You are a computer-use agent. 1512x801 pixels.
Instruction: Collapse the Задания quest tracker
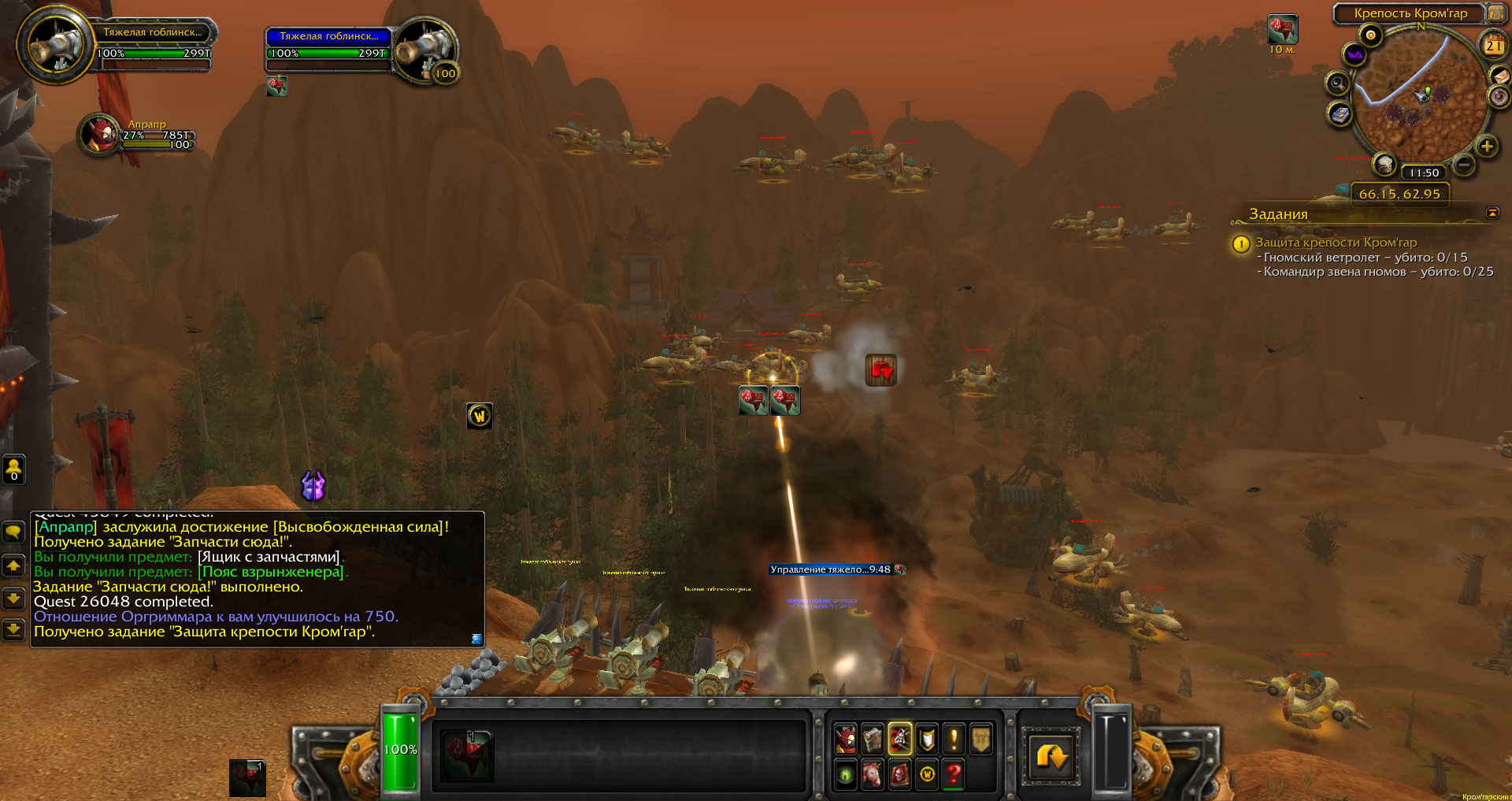[1492, 213]
